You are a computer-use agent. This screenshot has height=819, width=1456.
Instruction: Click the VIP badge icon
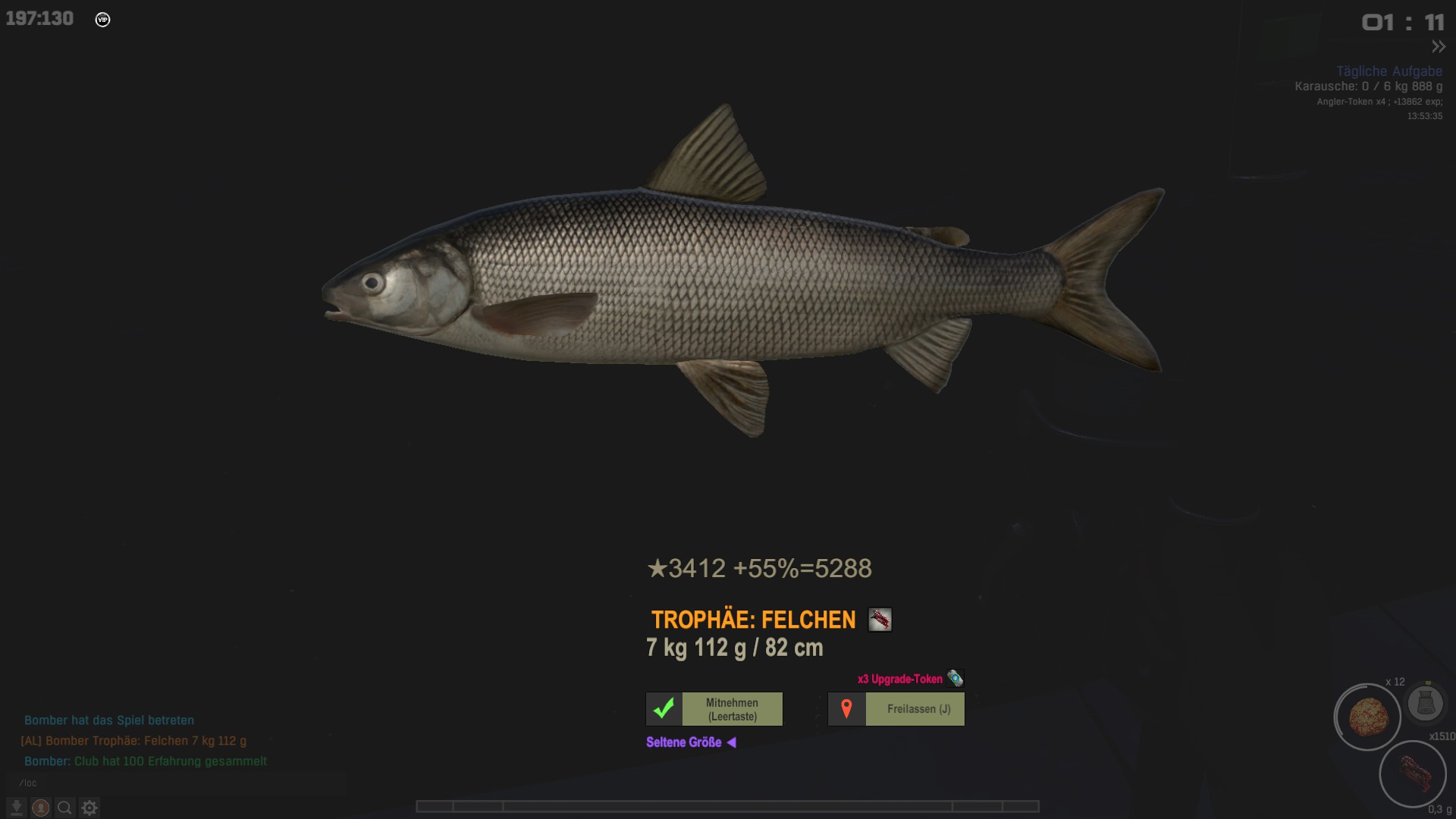pyautogui.click(x=102, y=20)
